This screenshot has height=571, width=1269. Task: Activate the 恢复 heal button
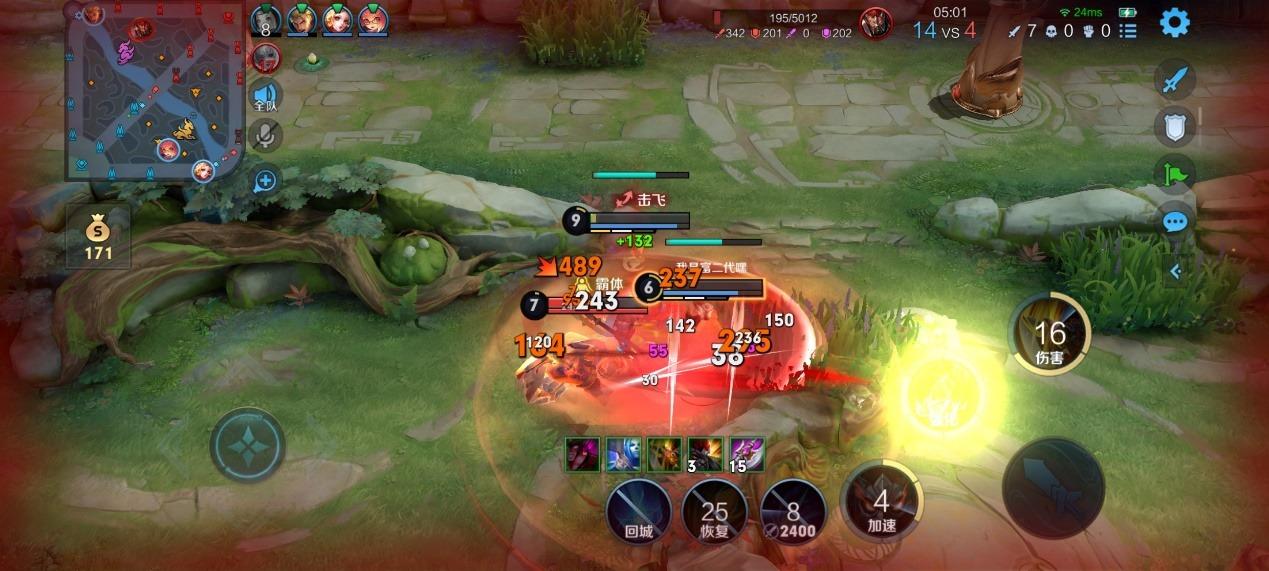coord(714,511)
